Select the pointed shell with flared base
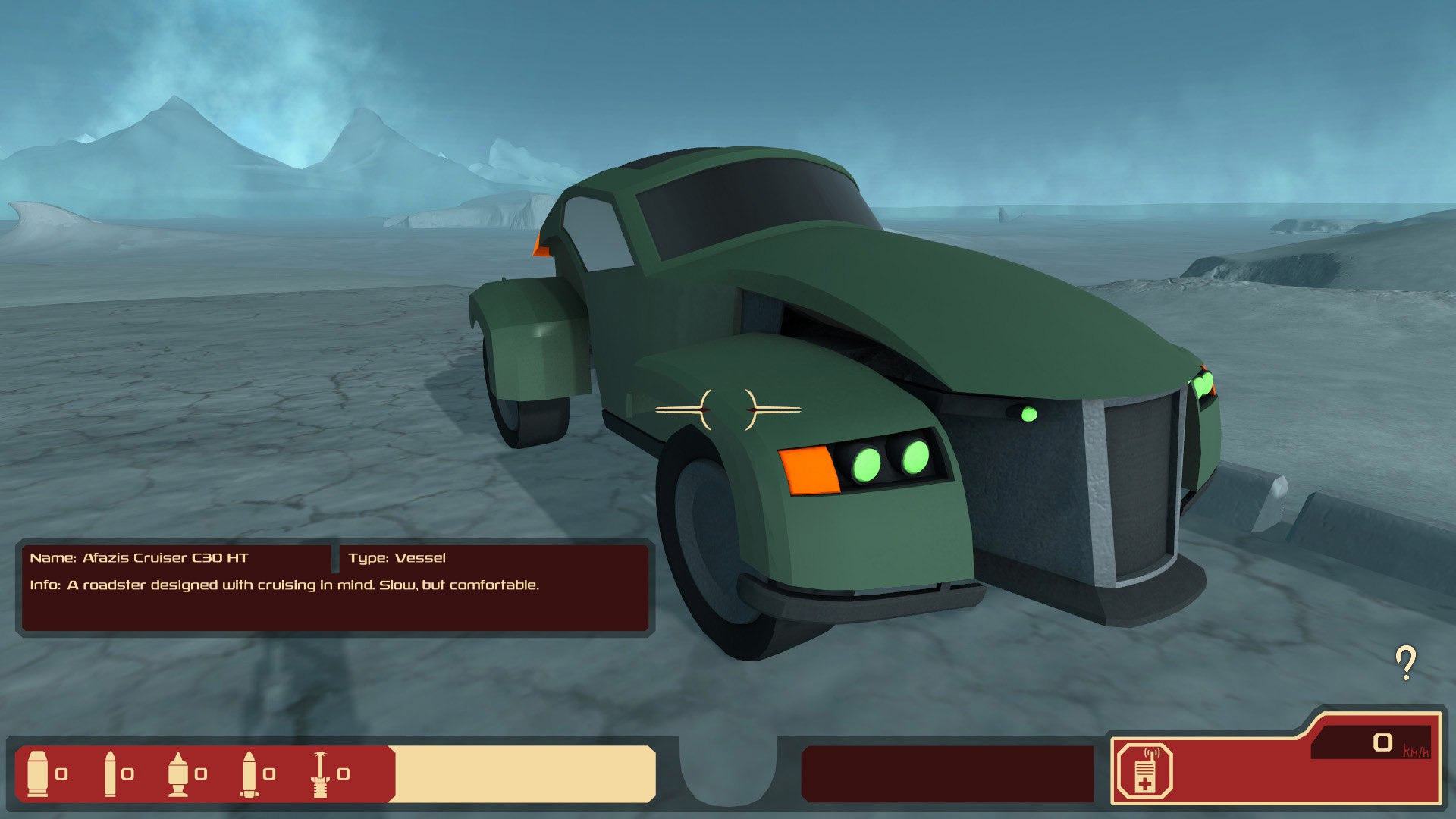 (x=178, y=773)
